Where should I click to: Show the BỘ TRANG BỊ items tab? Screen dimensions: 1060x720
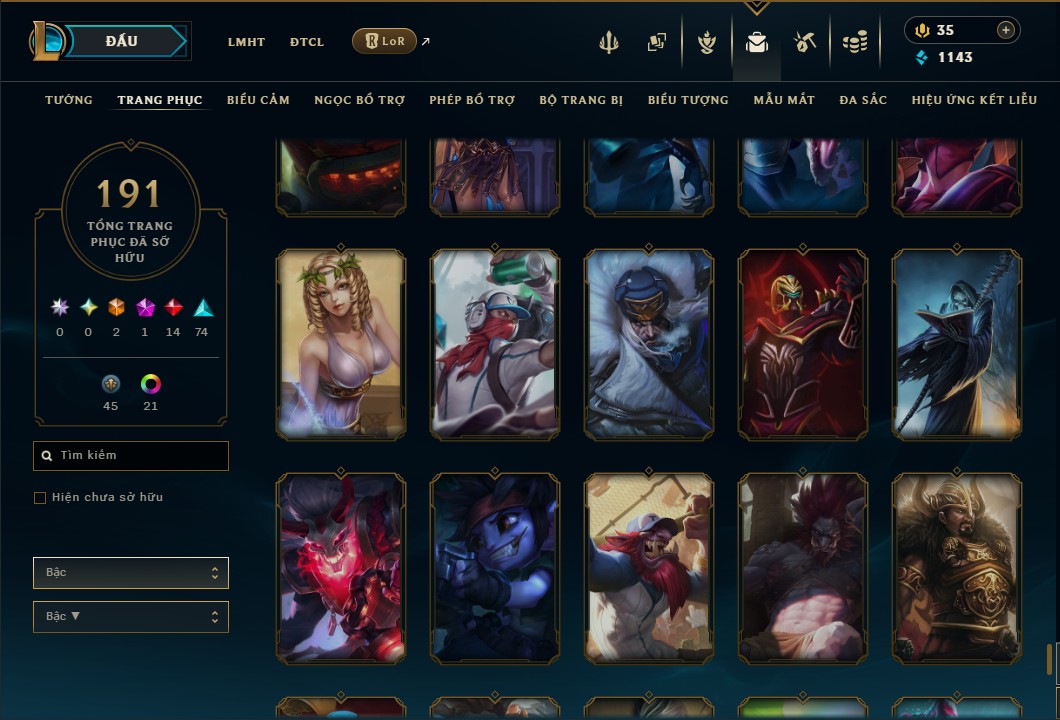pyautogui.click(x=581, y=100)
